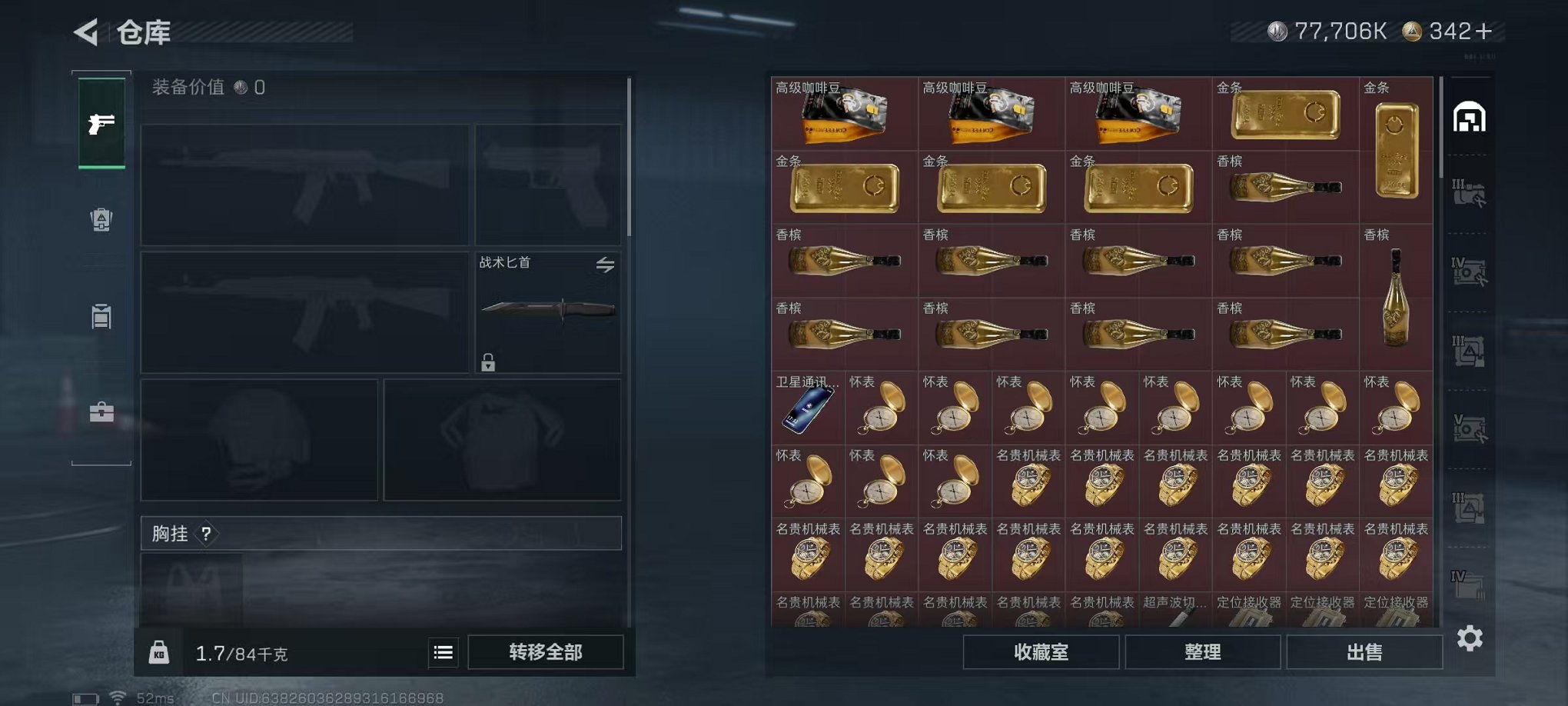Select the pistol weapons tab icon
This screenshot has height=706, width=1568.
coord(102,121)
